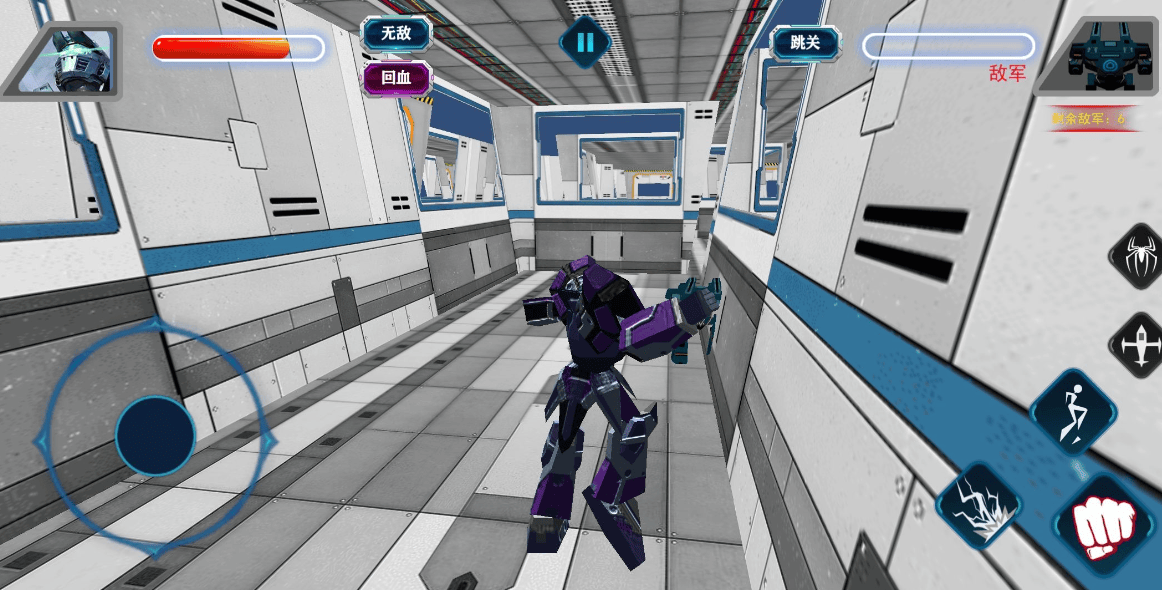The width and height of the screenshot is (1162, 590).
Task: Transform with the jet plane icon
Action: [1139, 345]
